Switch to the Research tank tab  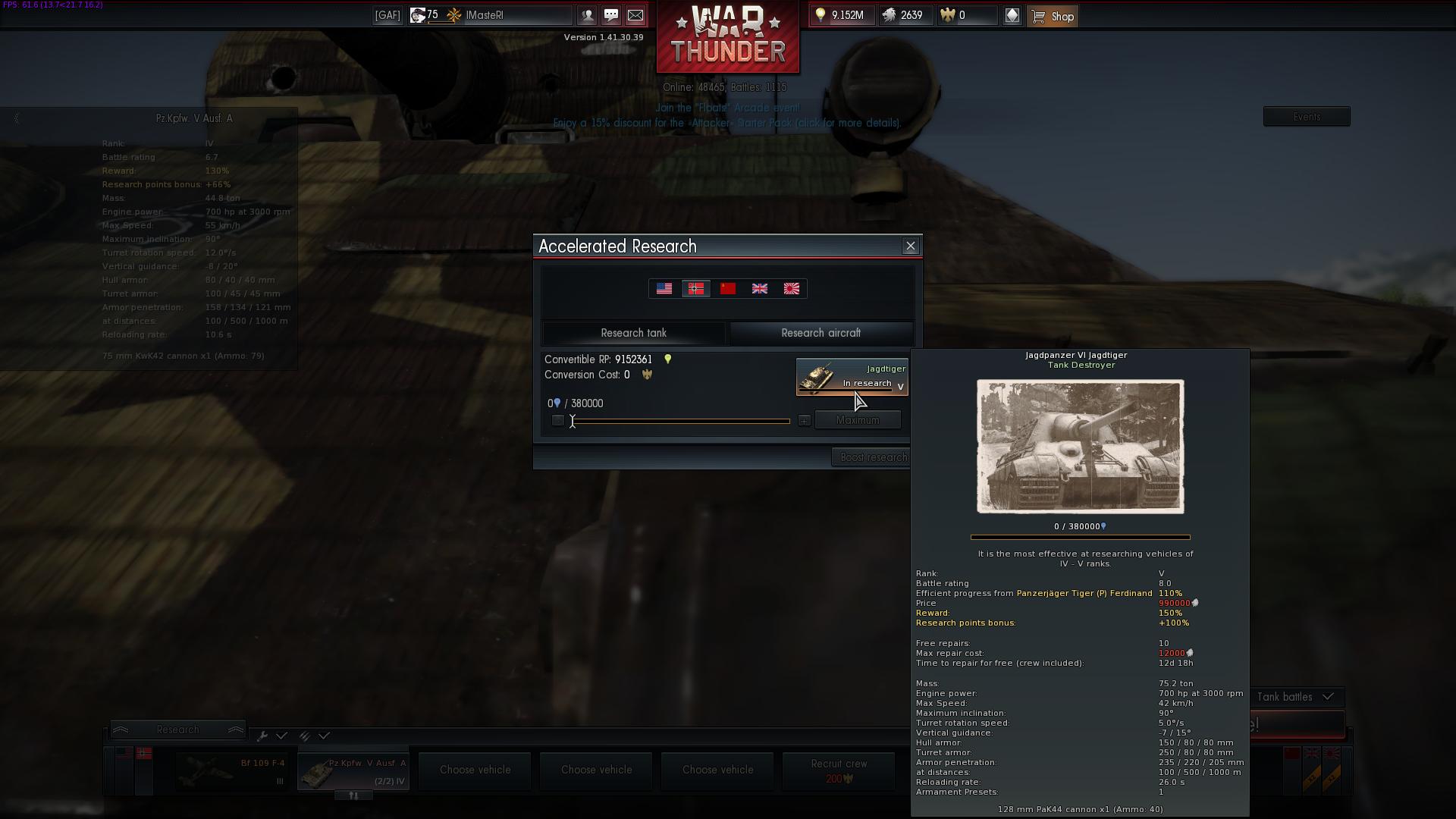click(x=633, y=333)
